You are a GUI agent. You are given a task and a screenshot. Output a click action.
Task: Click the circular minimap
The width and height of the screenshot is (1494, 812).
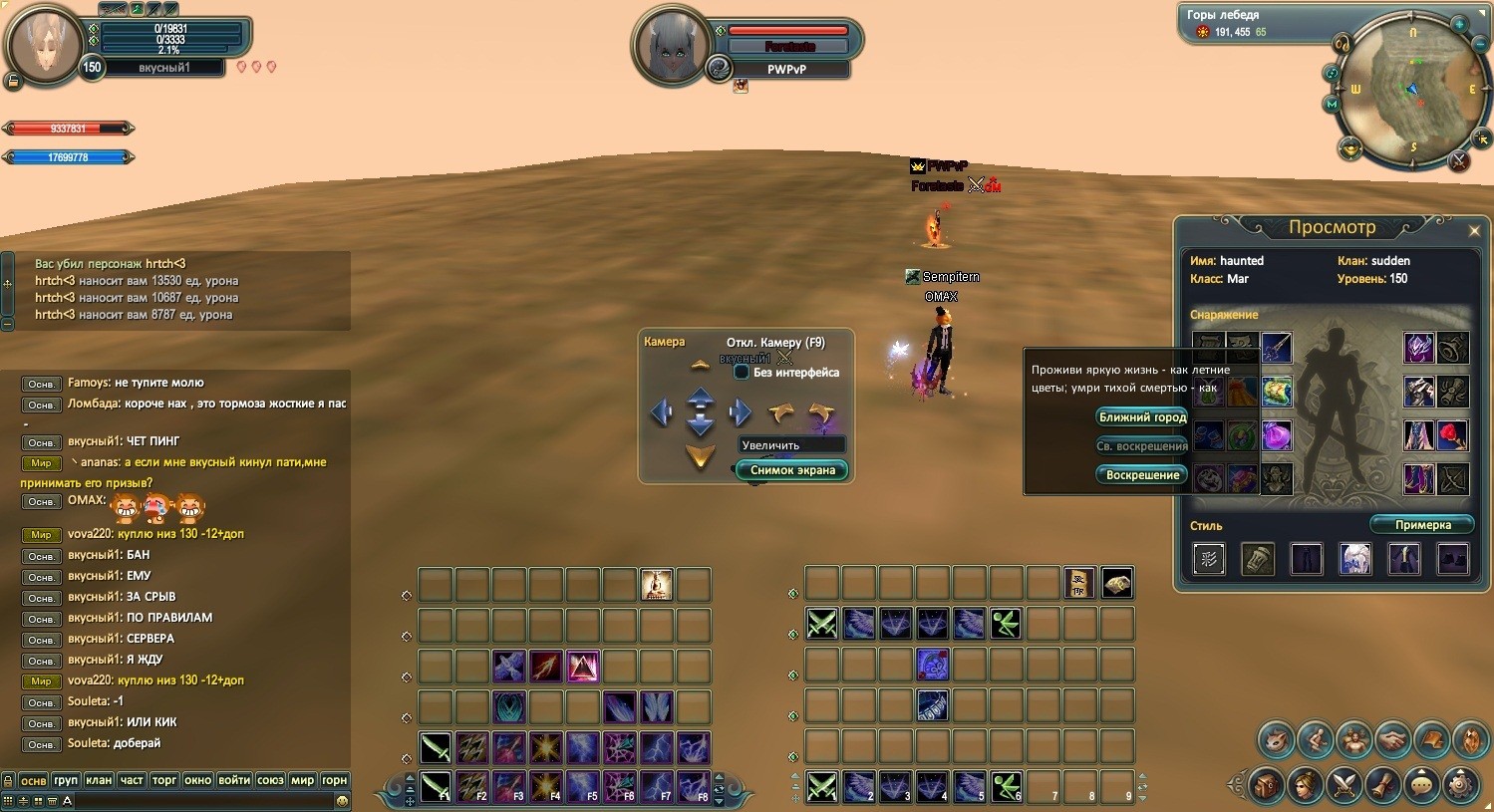click(1411, 90)
